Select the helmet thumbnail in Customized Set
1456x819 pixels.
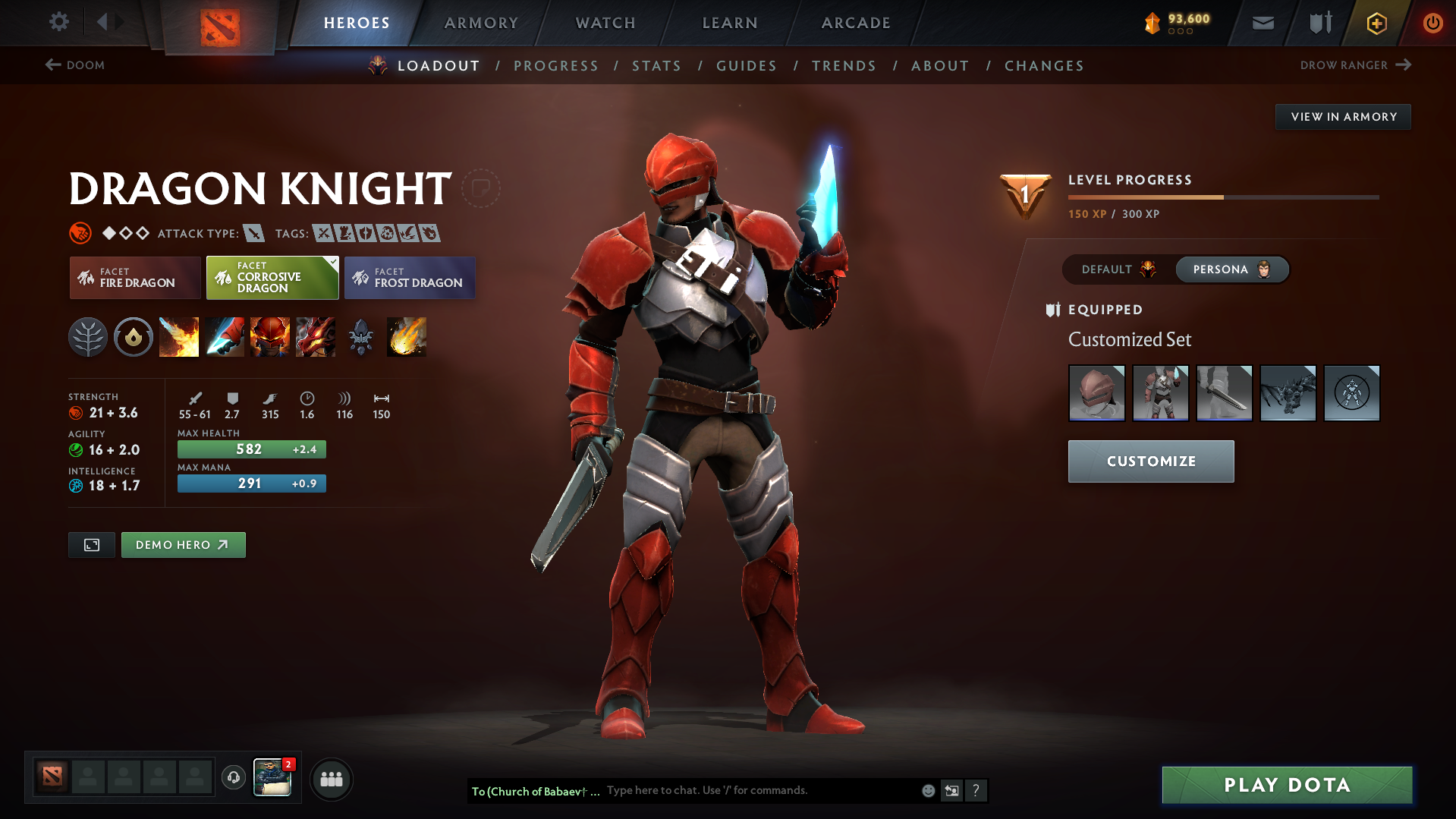(x=1096, y=393)
